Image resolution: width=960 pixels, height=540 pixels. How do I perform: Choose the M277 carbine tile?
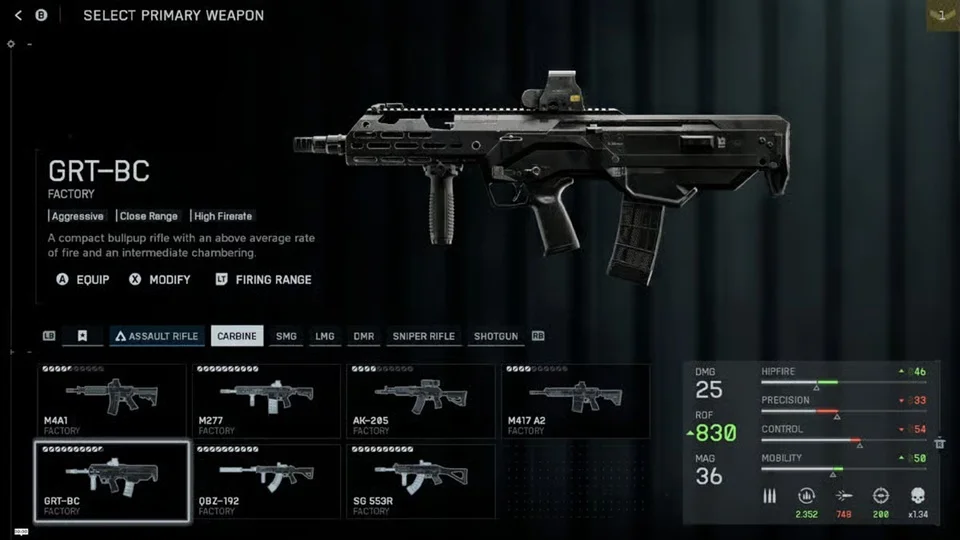(x=267, y=400)
